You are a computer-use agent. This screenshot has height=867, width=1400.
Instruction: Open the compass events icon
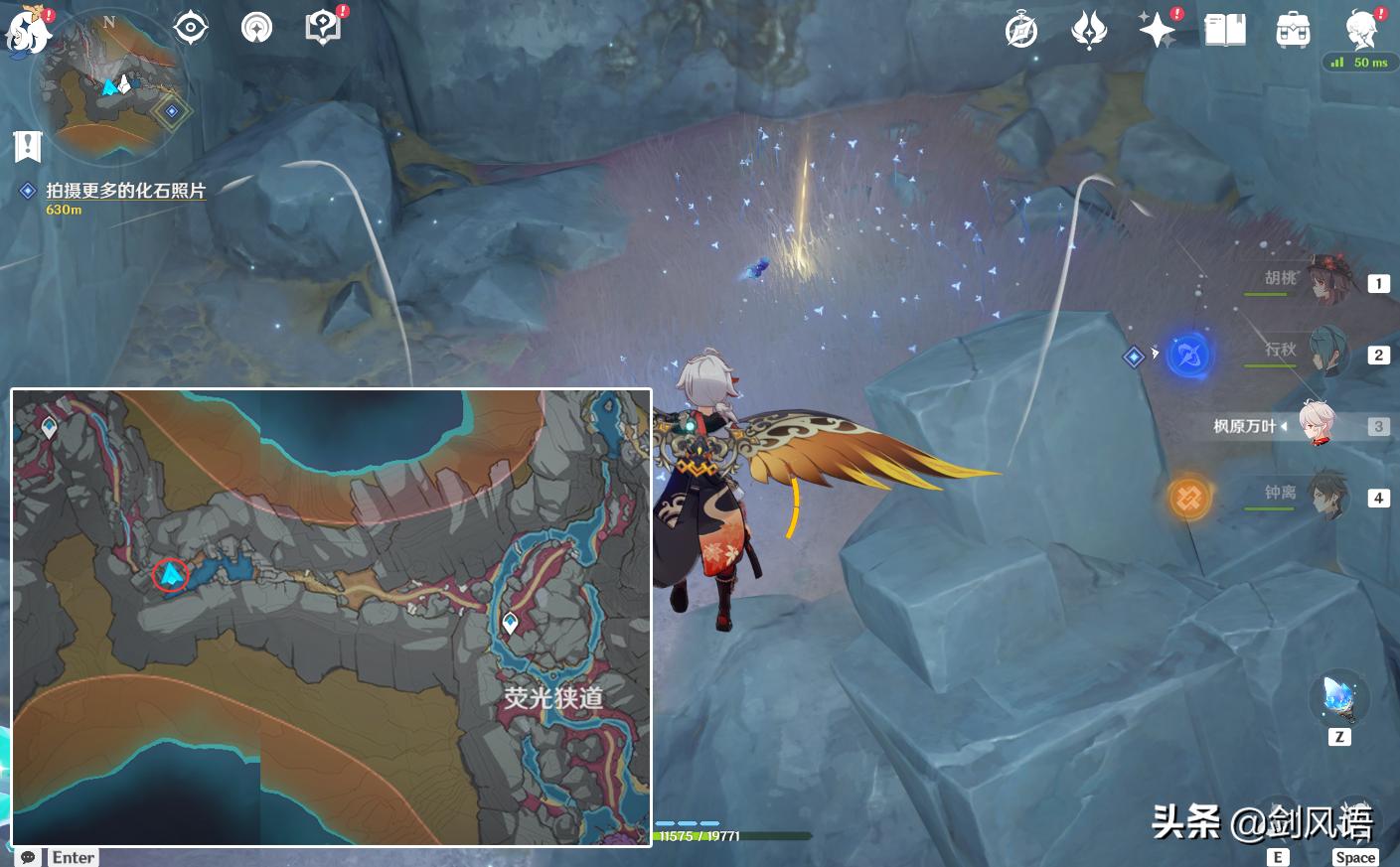[1021, 31]
